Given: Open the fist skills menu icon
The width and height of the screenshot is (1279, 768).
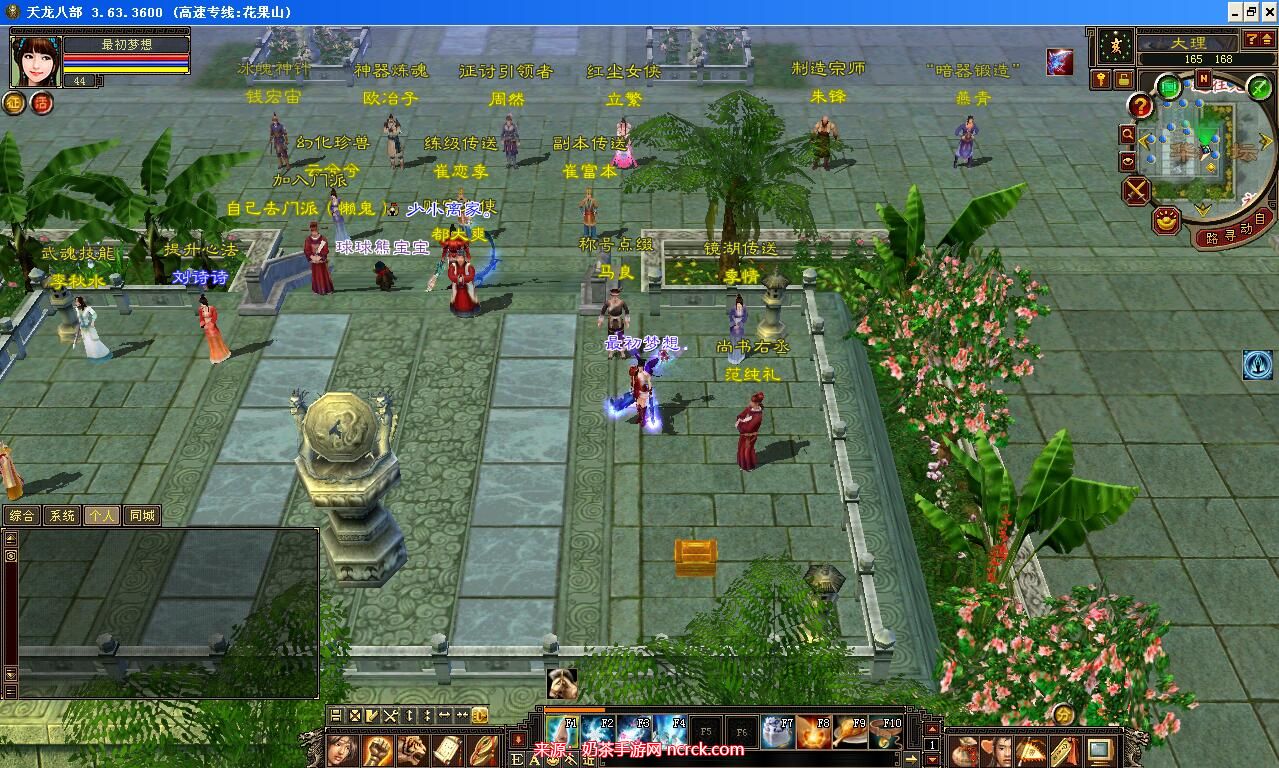Looking at the screenshot, I should pos(377,749).
